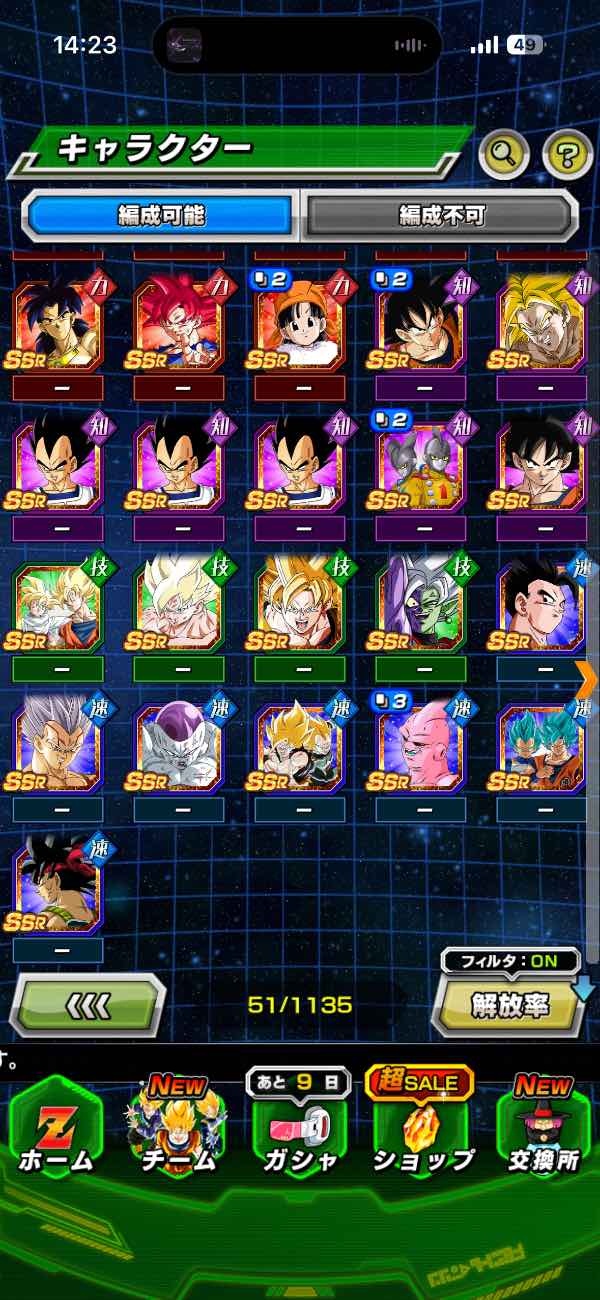The width and height of the screenshot is (600, 1300).
Task: Select the Zamasu character card
Action: (x=420, y=606)
